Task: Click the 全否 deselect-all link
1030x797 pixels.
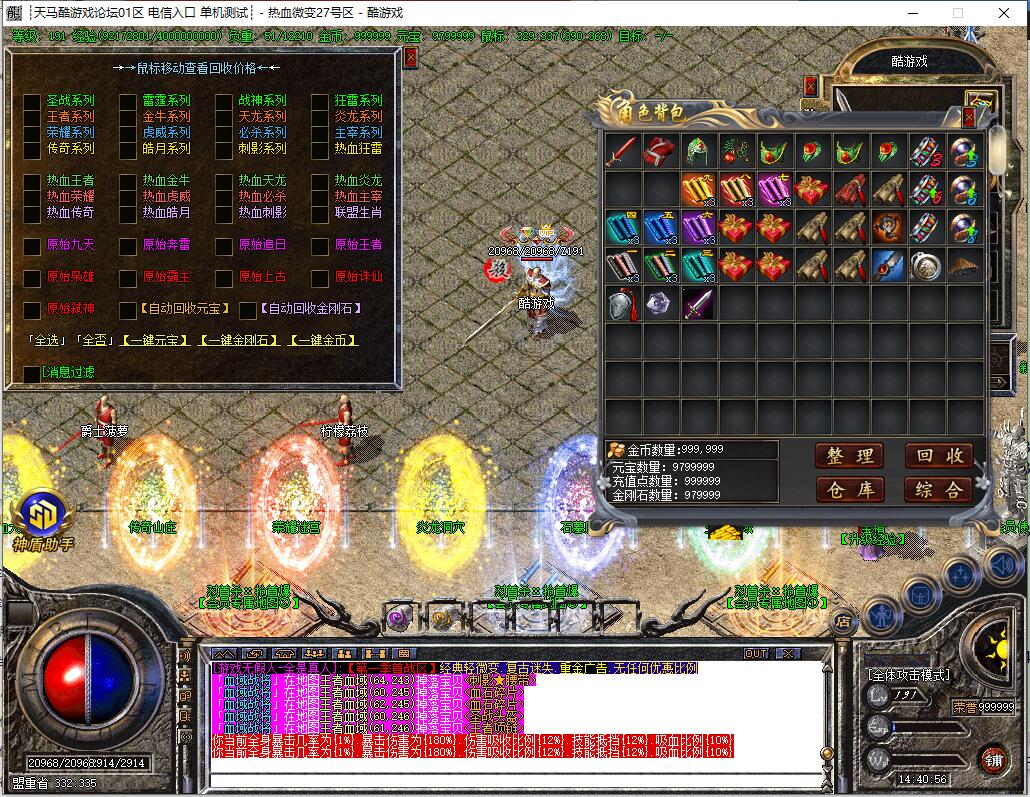Action: coord(95,340)
